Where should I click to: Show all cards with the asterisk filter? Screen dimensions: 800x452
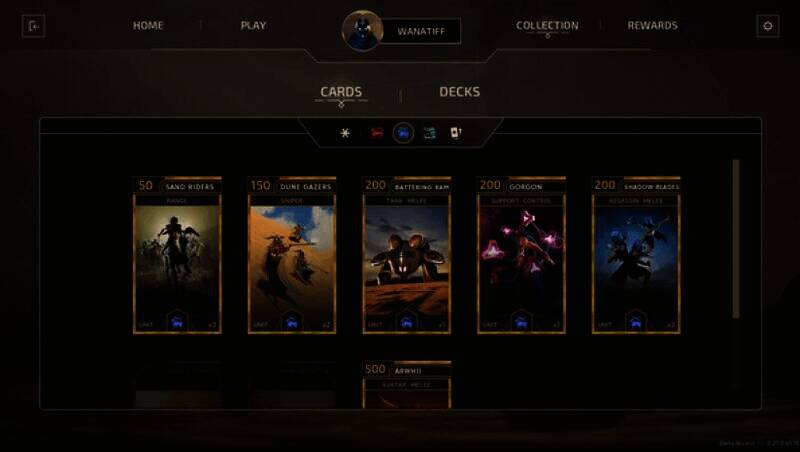[346, 133]
